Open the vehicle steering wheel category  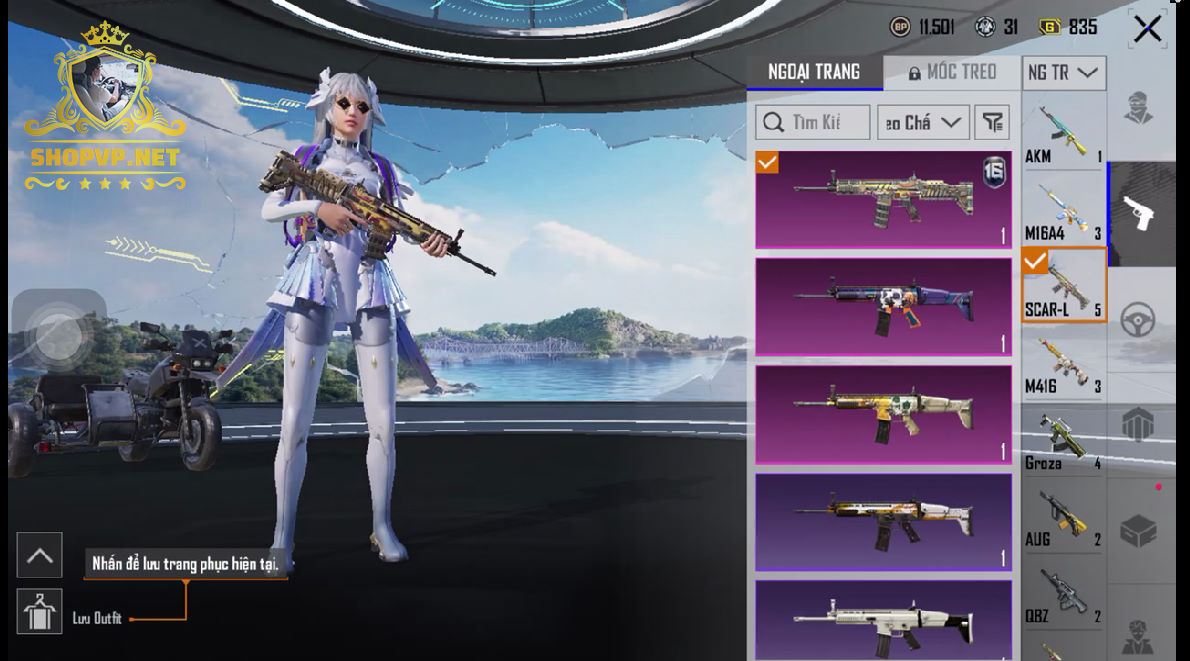[1138, 320]
